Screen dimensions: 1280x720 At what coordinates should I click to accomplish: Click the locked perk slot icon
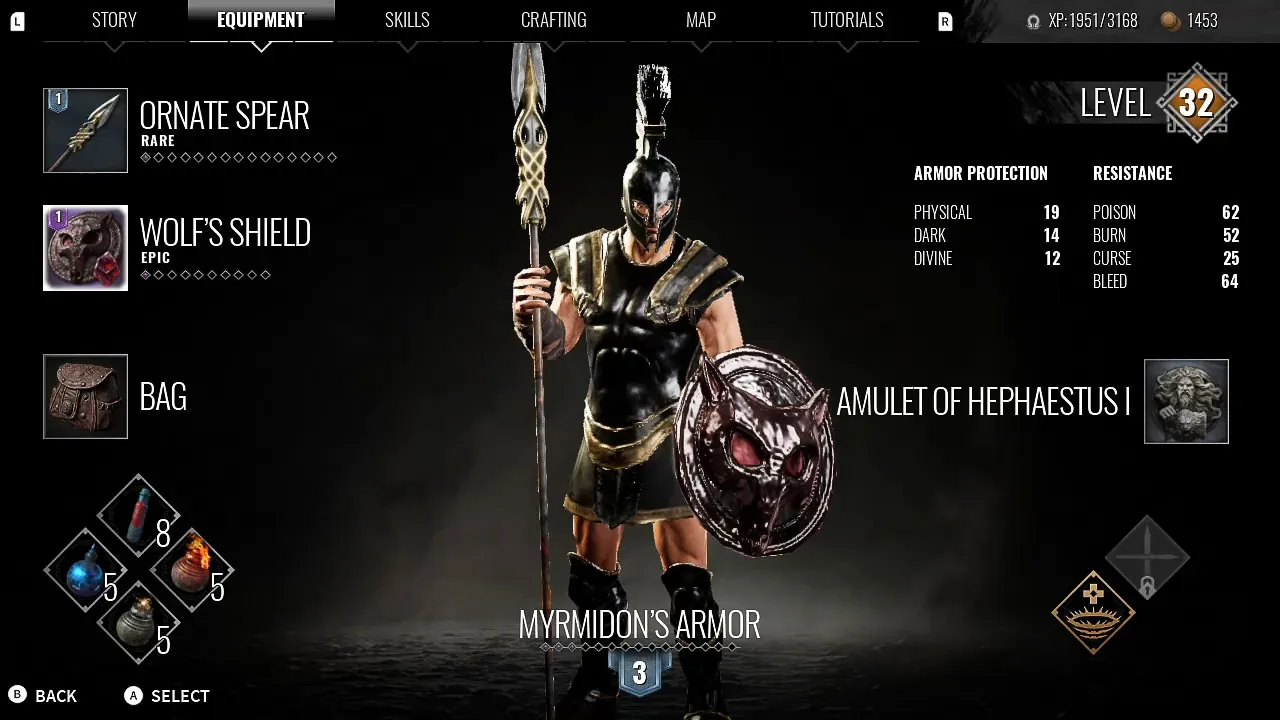(x=1146, y=557)
